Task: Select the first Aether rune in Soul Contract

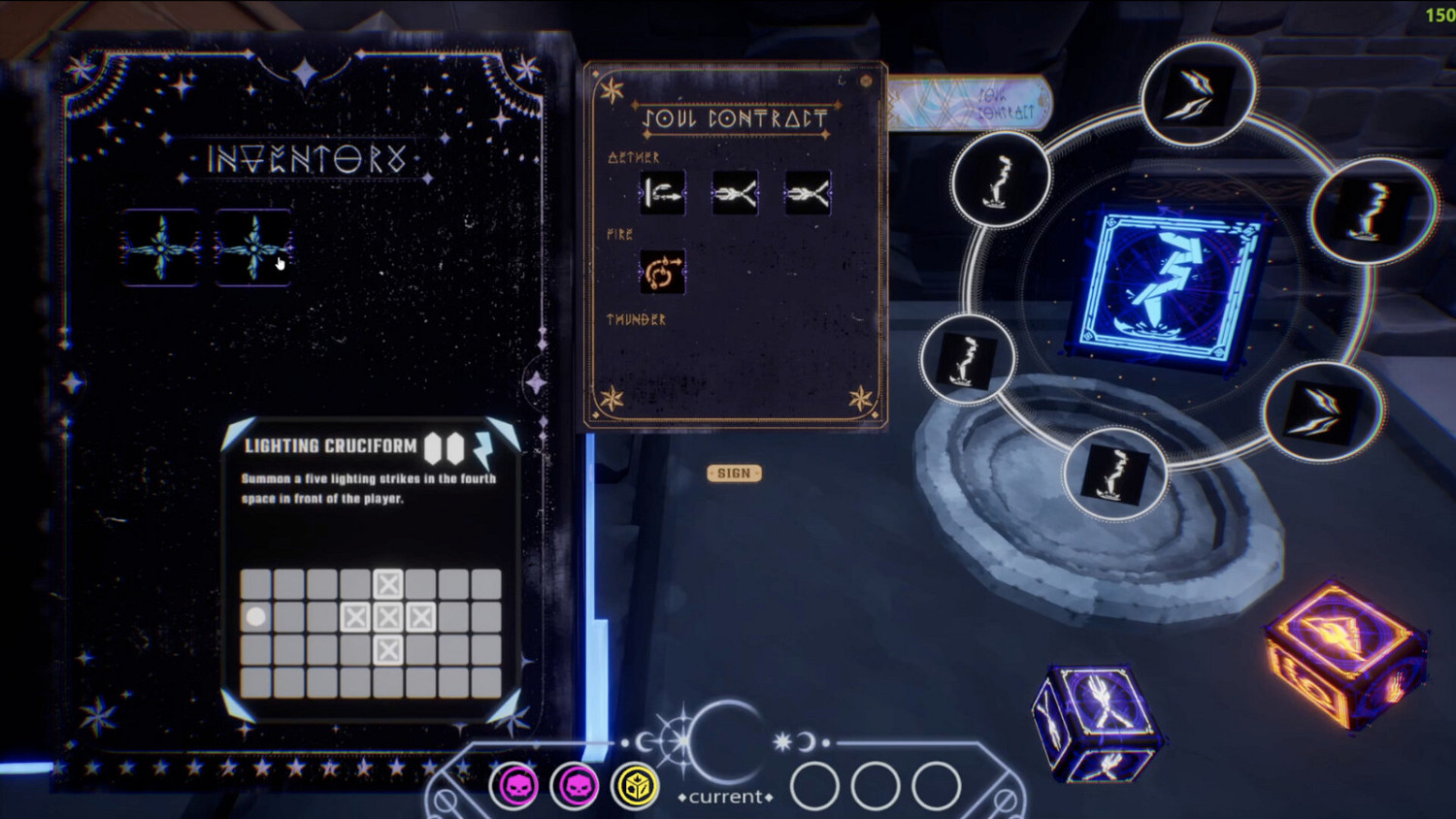Action: pyautogui.click(x=661, y=191)
